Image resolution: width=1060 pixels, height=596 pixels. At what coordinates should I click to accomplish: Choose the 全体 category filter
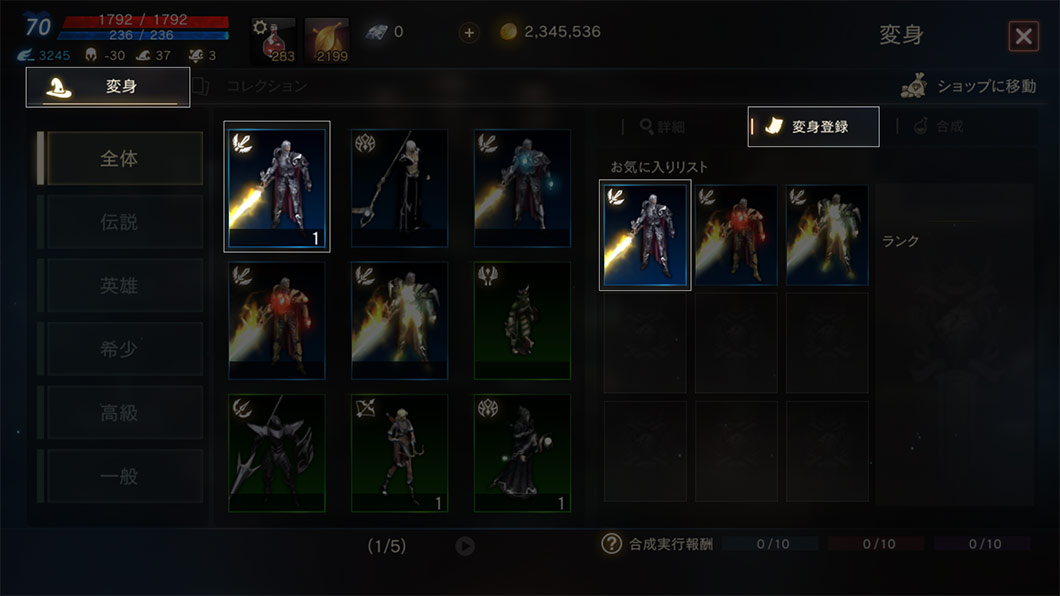pos(120,159)
